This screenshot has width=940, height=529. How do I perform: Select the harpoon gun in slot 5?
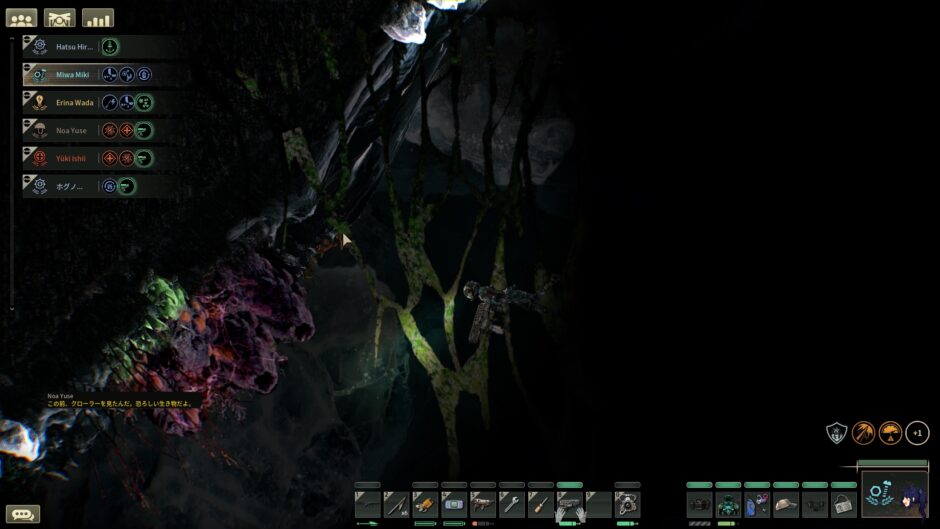pyautogui.click(x=483, y=504)
